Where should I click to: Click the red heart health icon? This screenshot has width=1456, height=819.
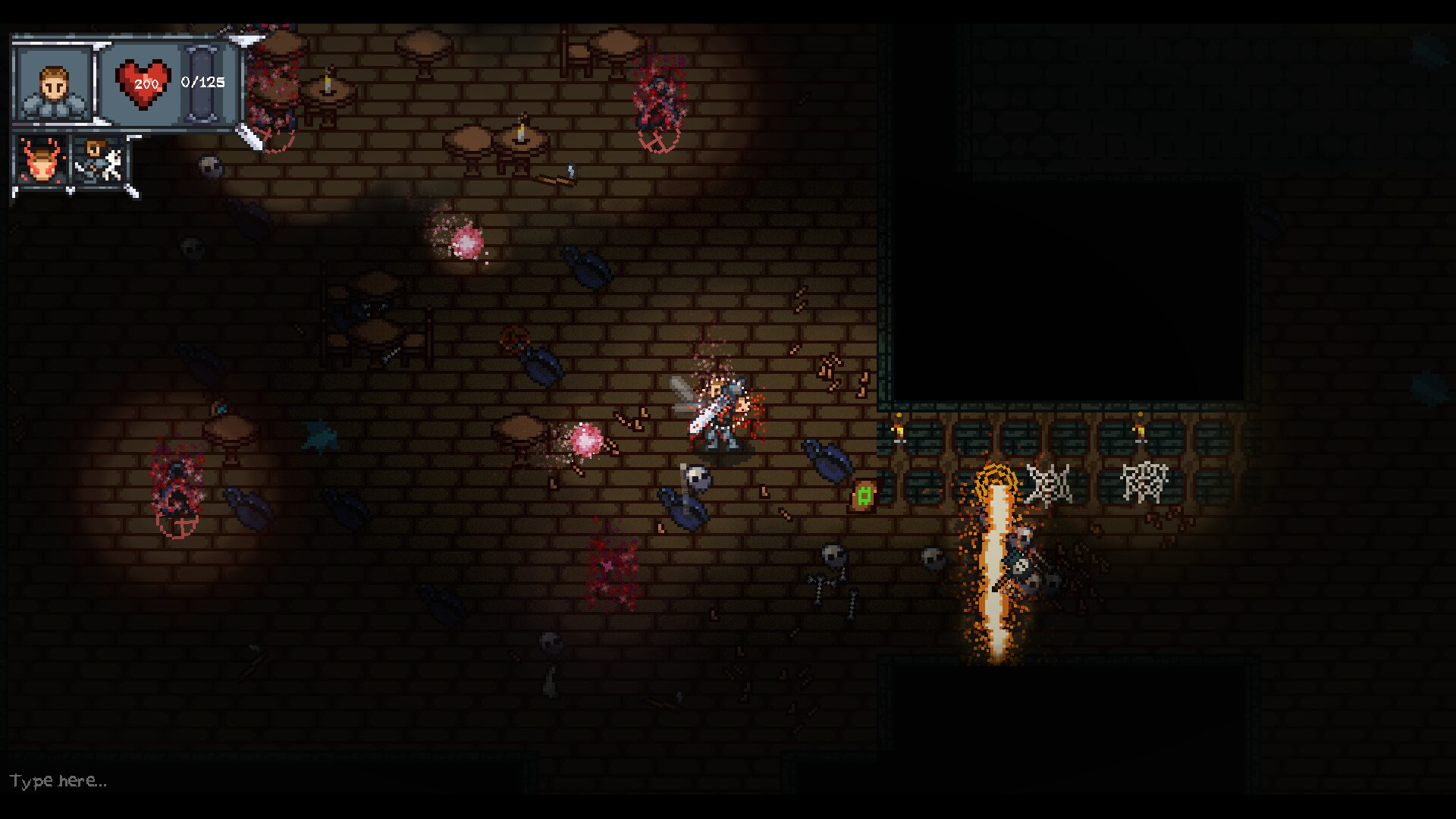click(141, 83)
